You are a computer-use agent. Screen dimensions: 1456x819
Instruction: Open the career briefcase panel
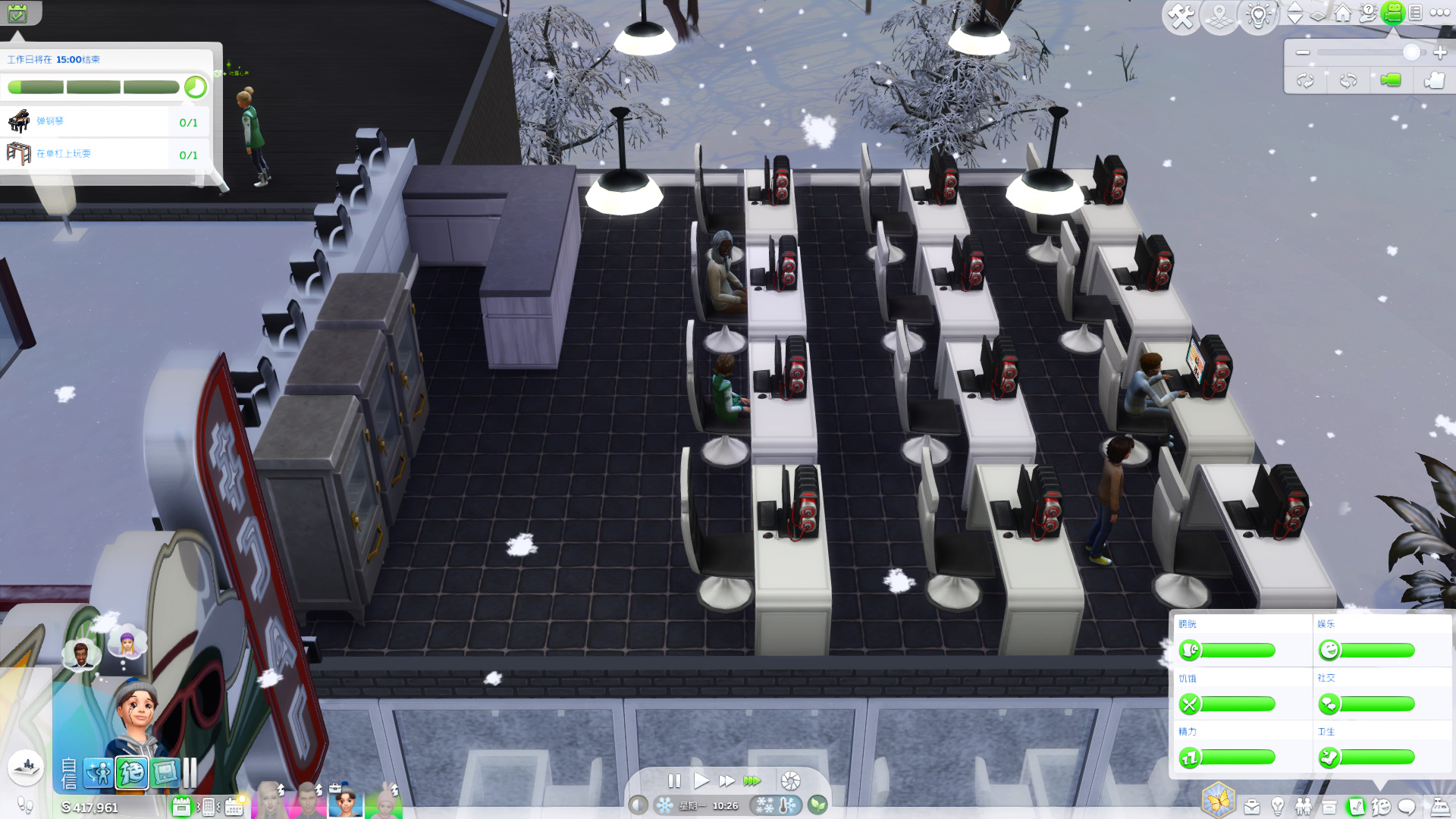(x=1251, y=807)
